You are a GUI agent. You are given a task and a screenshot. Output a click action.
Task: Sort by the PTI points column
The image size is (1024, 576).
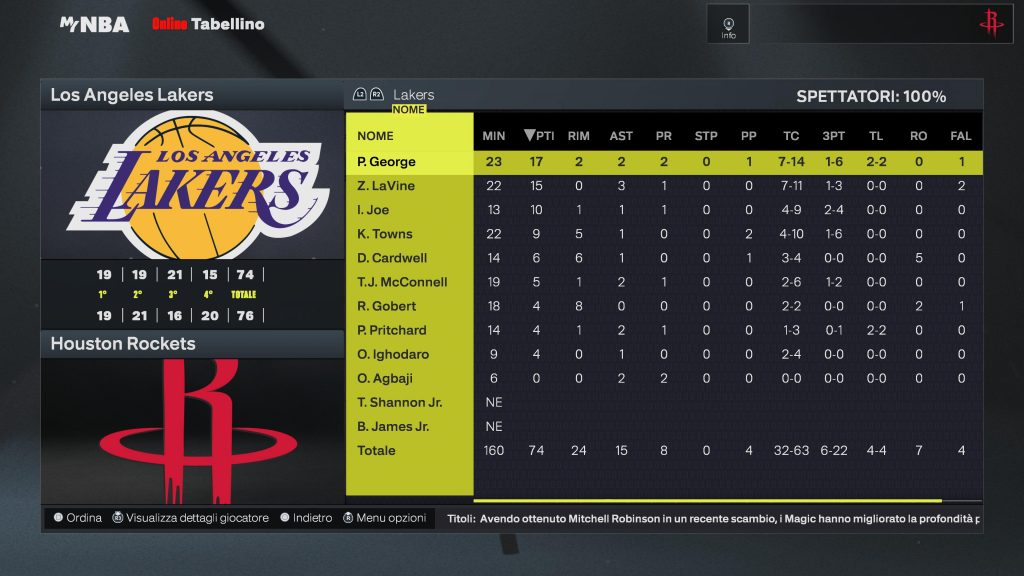point(538,136)
